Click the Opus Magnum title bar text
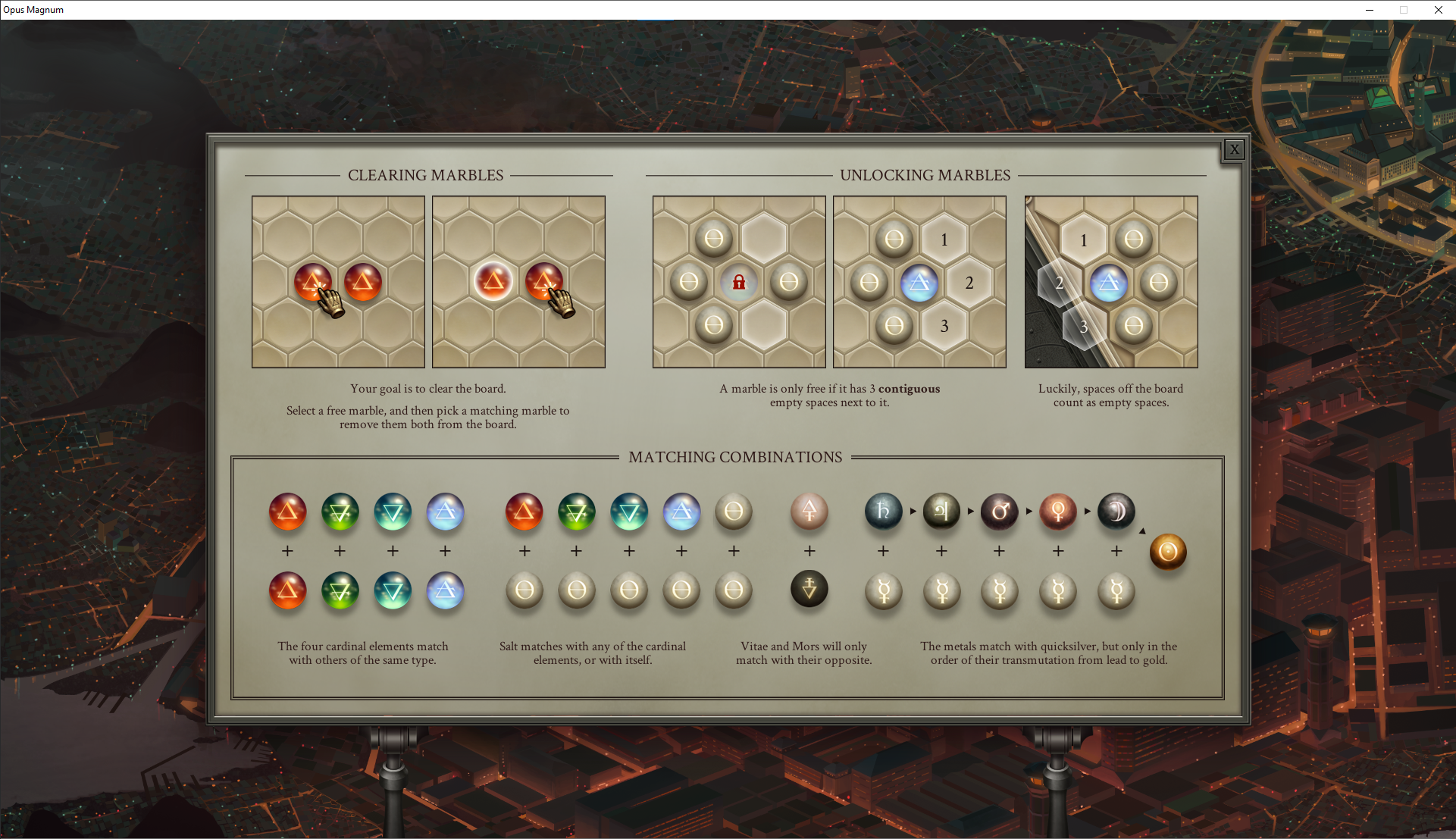 [34, 10]
